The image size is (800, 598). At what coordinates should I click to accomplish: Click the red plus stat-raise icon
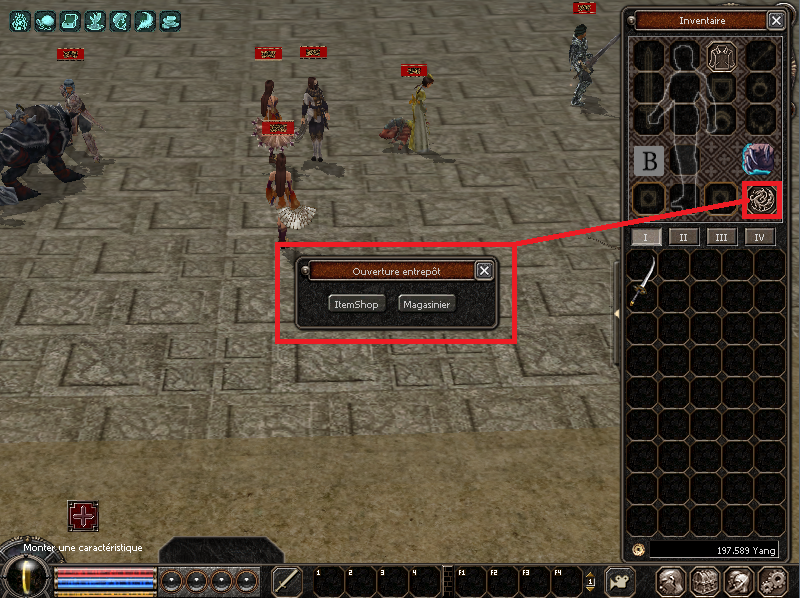[83, 516]
